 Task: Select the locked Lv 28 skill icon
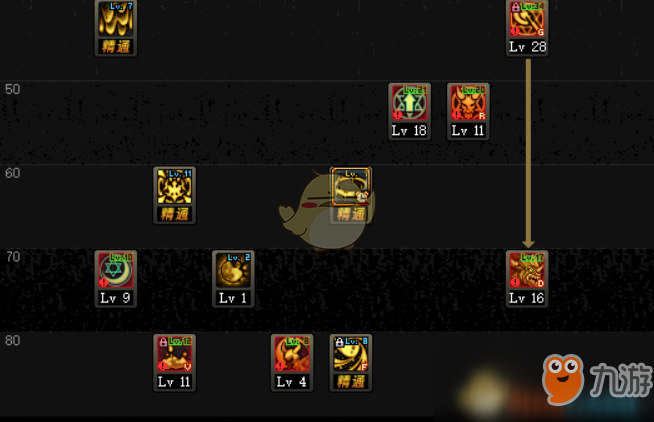tap(526, 20)
